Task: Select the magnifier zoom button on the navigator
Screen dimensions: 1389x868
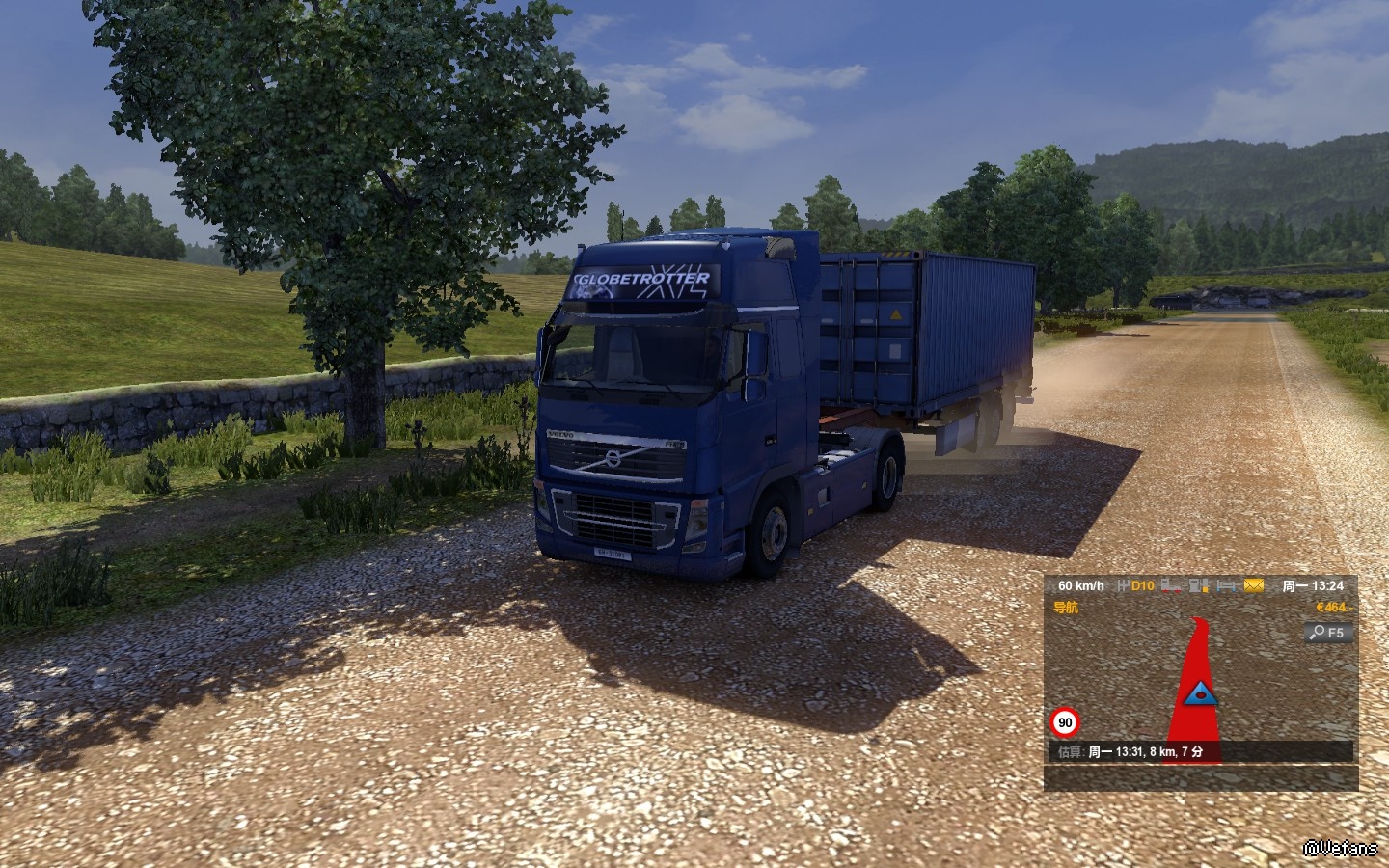Action: coord(1328,633)
